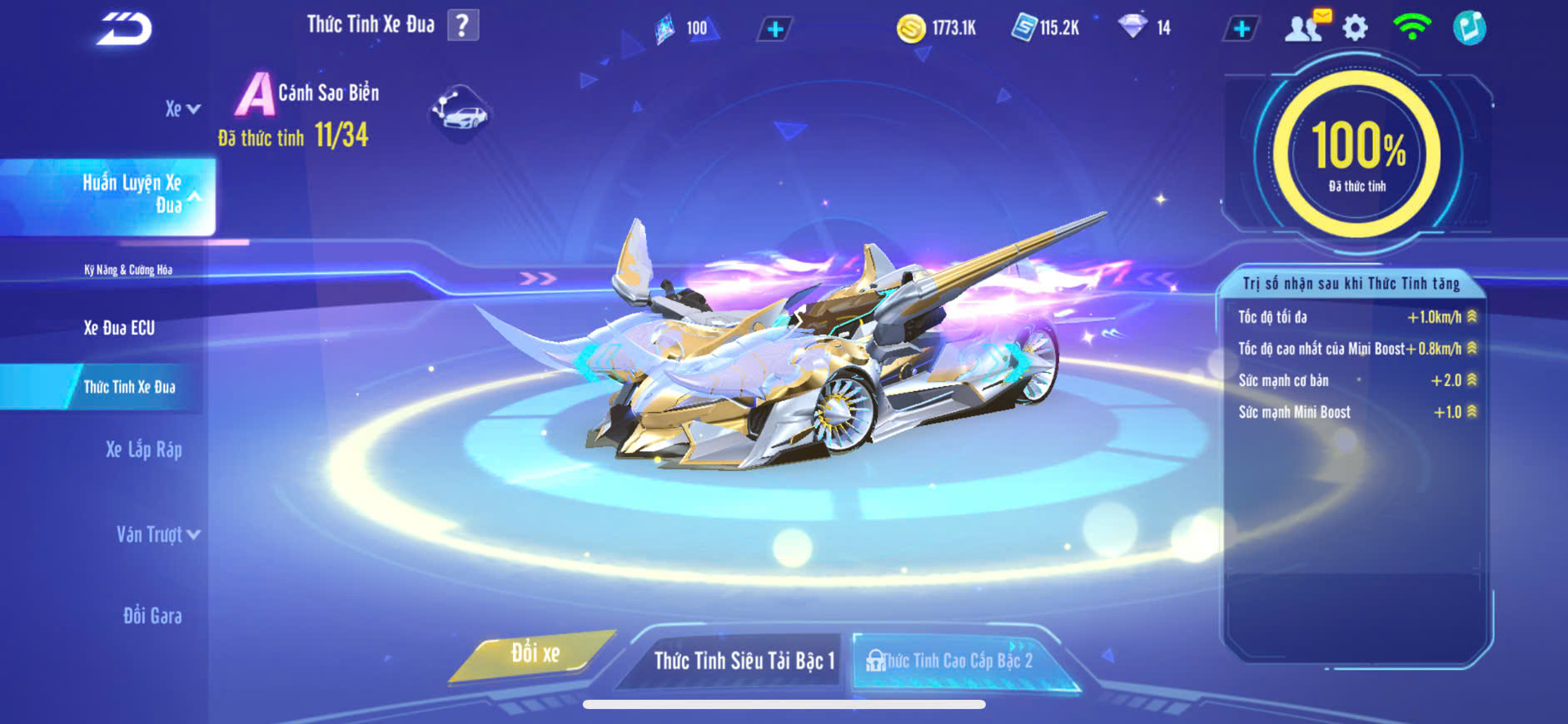The width and height of the screenshot is (1568, 724).
Task: Open the Xe Đua ECU entry
Action: point(119,328)
